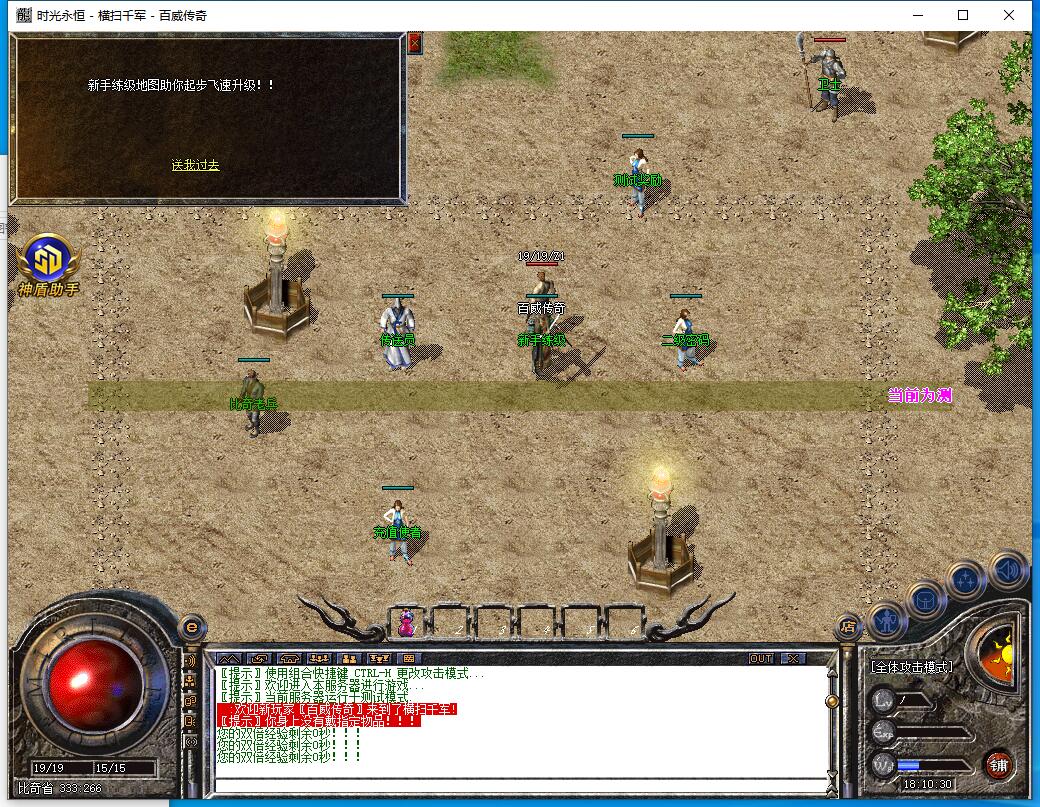
Task: Click the X button above the chat log
Action: coord(792,658)
